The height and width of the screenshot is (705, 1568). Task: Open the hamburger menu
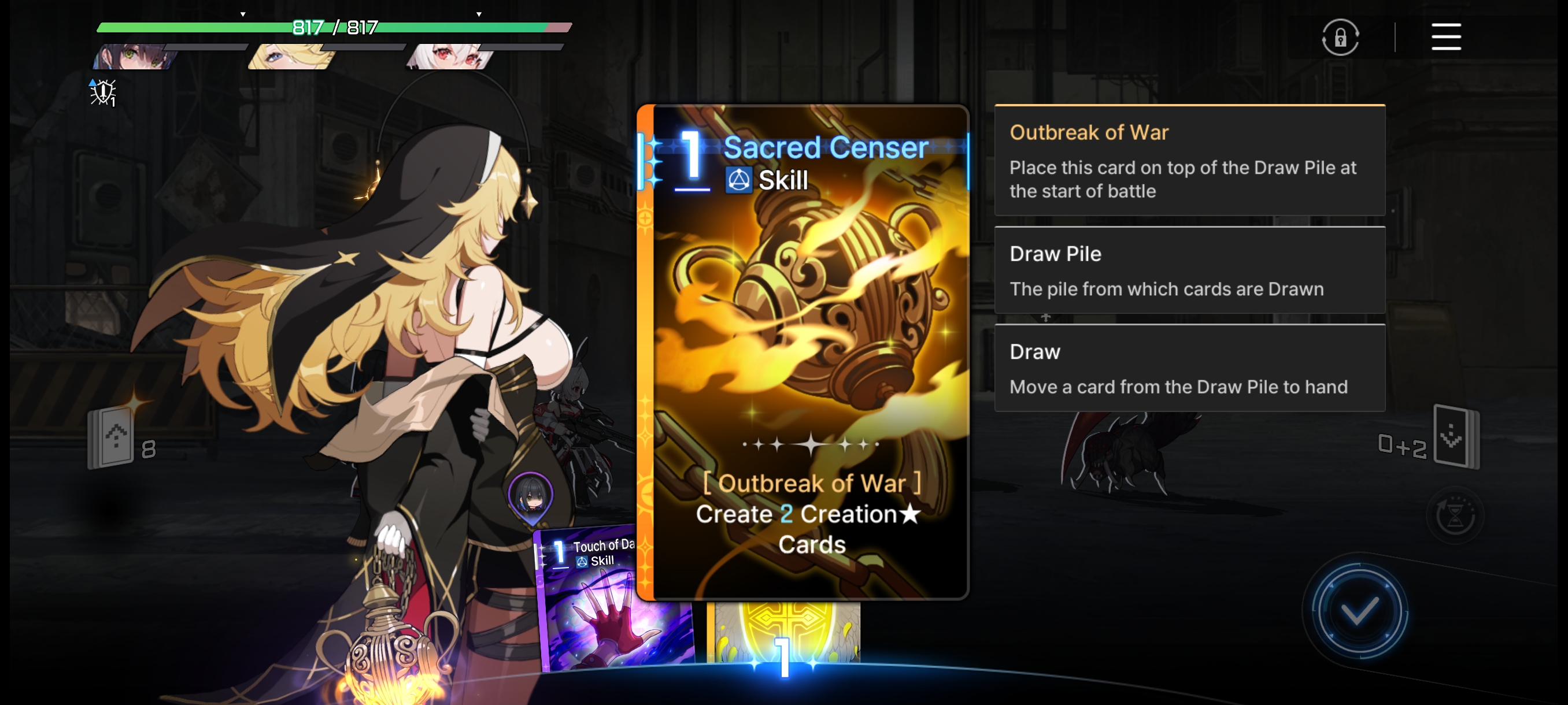1445,37
